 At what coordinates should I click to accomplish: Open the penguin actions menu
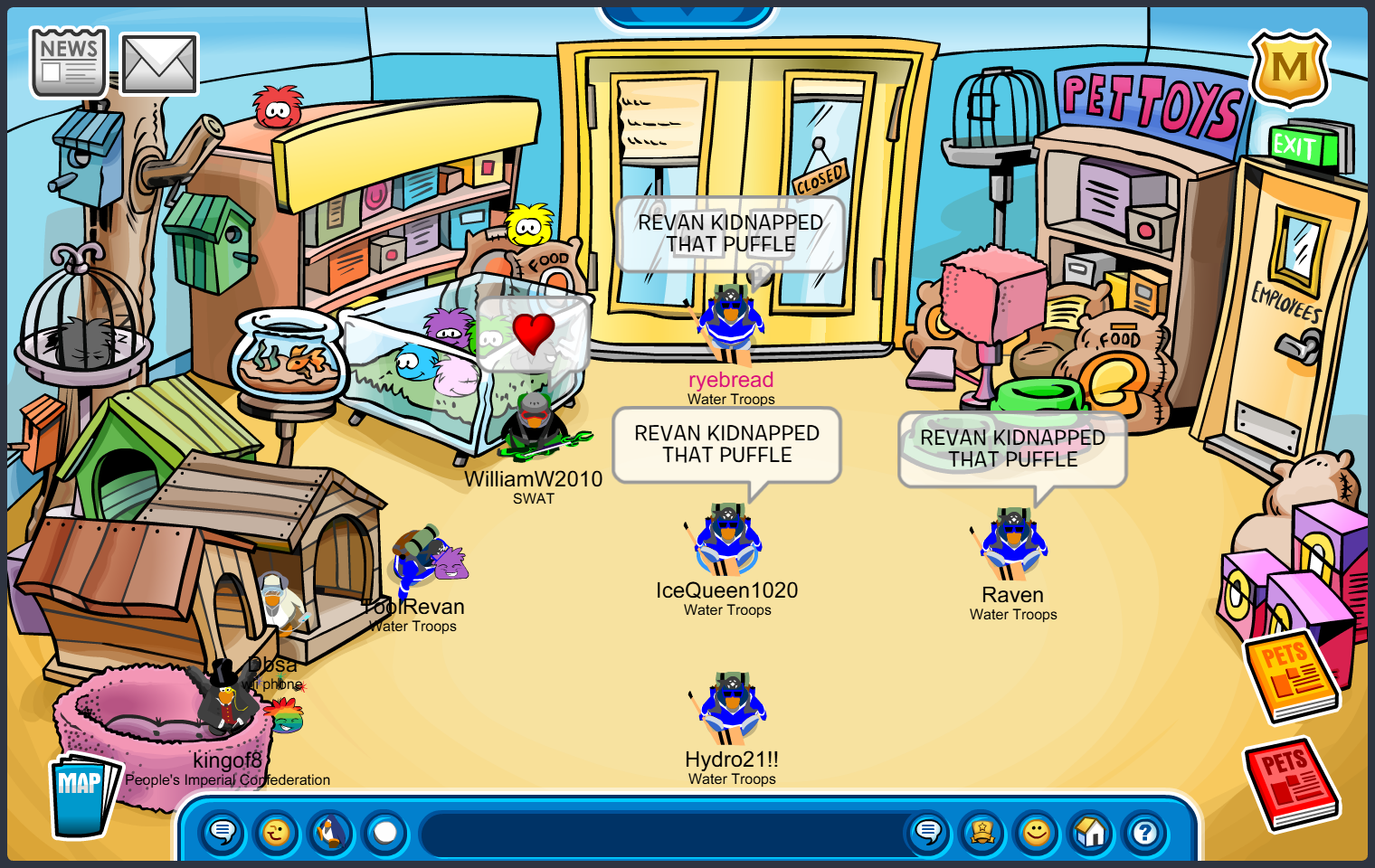click(x=331, y=832)
